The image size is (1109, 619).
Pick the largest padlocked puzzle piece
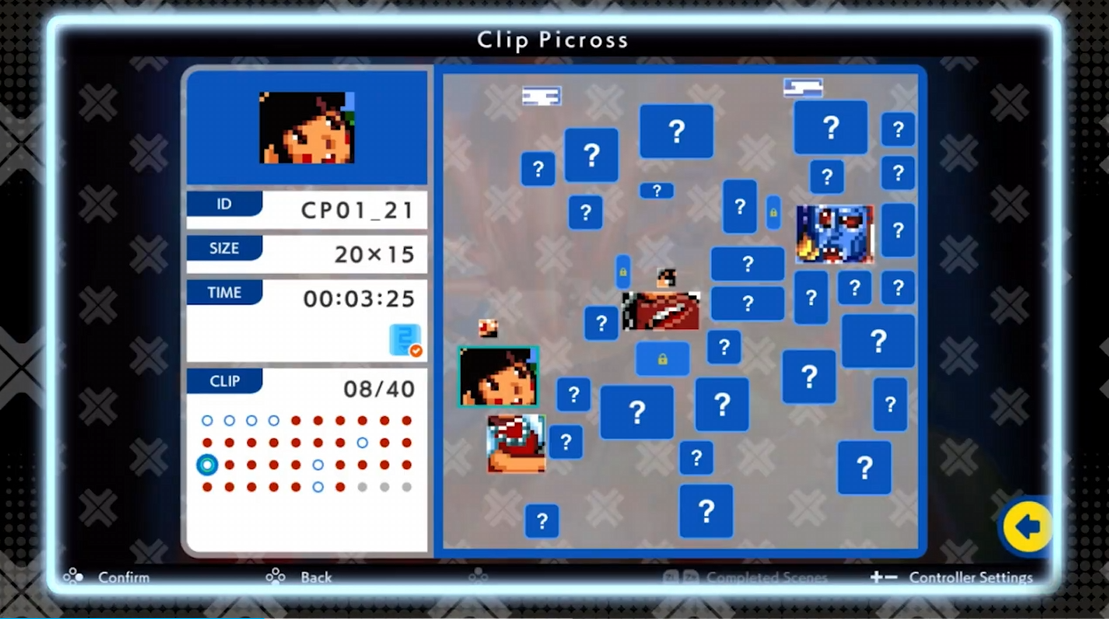pyautogui.click(x=662, y=359)
